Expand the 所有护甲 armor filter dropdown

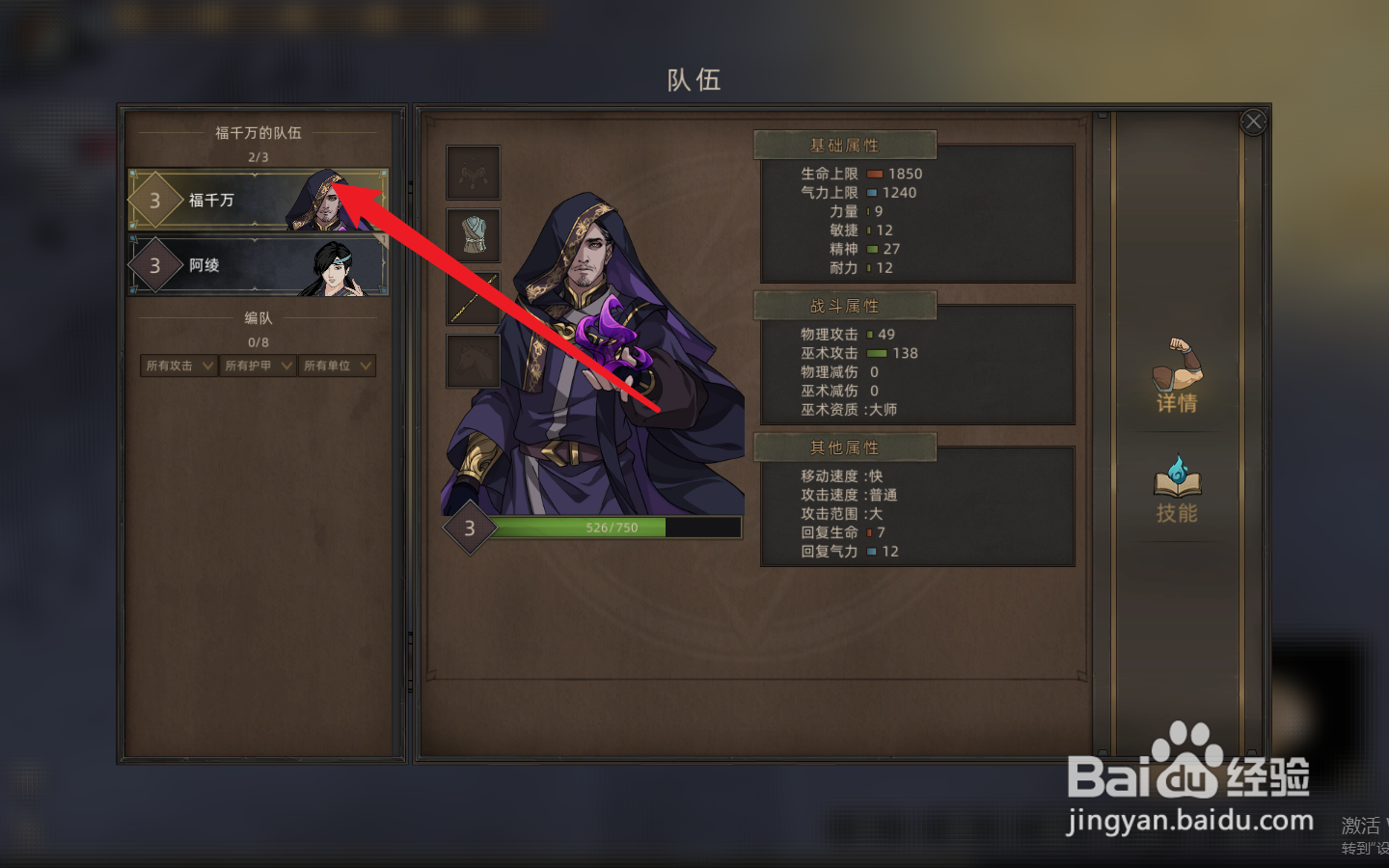tap(257, 365)
